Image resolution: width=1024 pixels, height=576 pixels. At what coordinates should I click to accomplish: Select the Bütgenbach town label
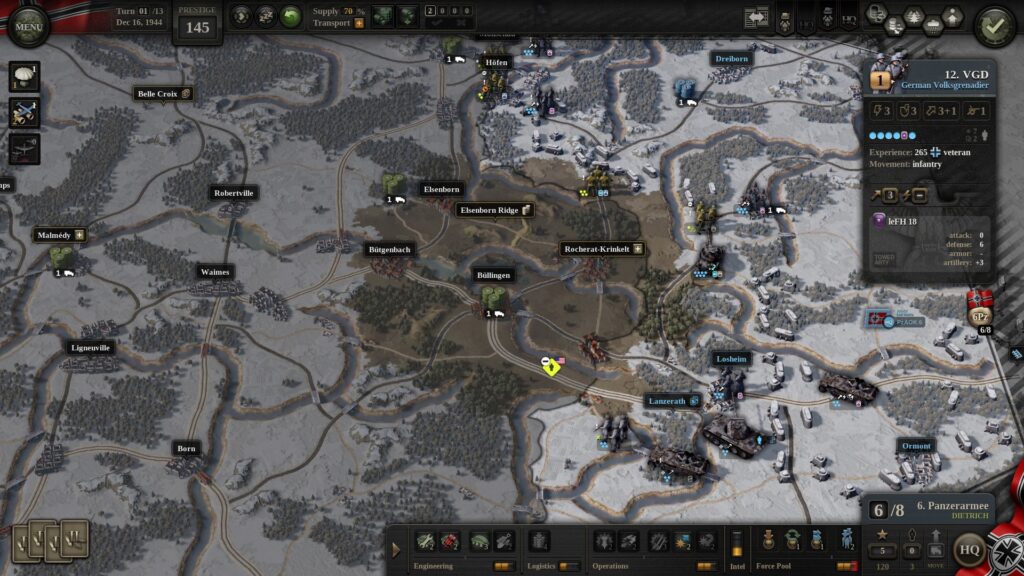point(389,249)
